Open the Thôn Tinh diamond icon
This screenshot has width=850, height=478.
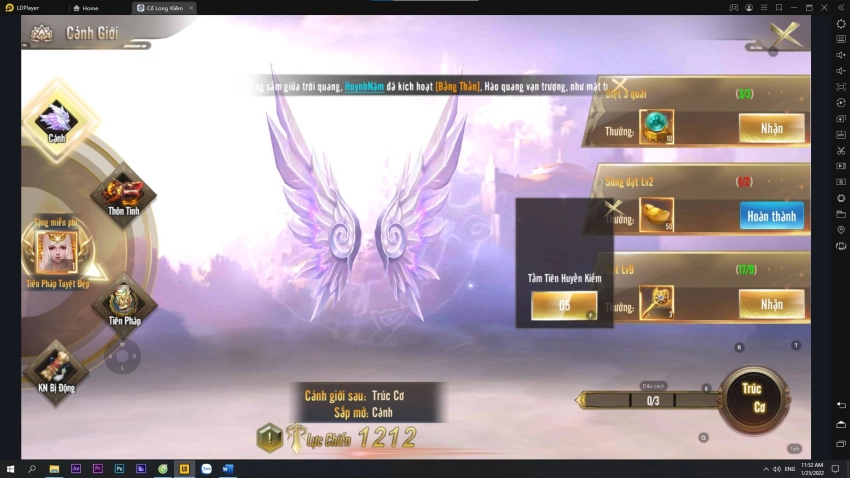[123, 192]
